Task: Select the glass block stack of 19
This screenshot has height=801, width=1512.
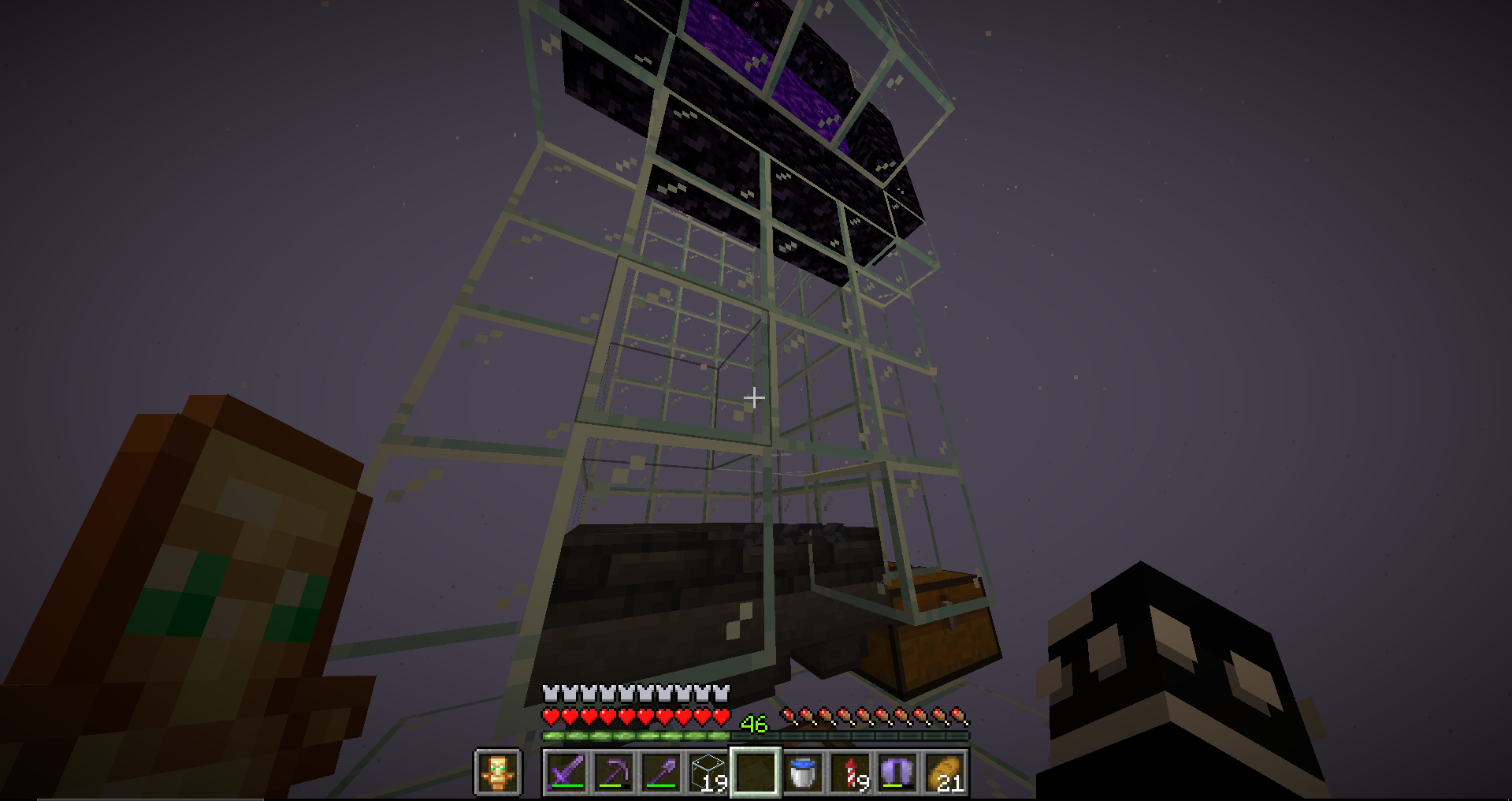Action: [708, 773]
